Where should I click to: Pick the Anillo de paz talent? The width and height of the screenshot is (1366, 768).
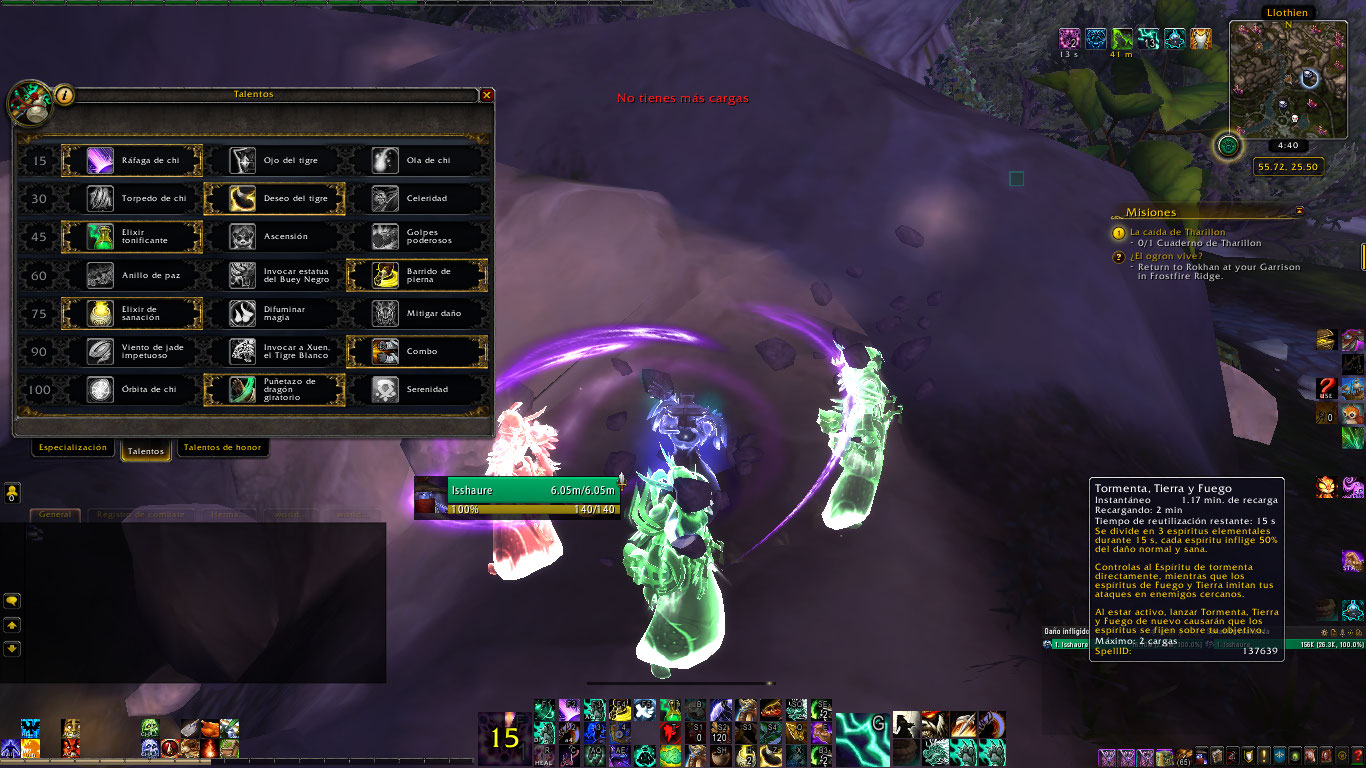click(132, 275)
